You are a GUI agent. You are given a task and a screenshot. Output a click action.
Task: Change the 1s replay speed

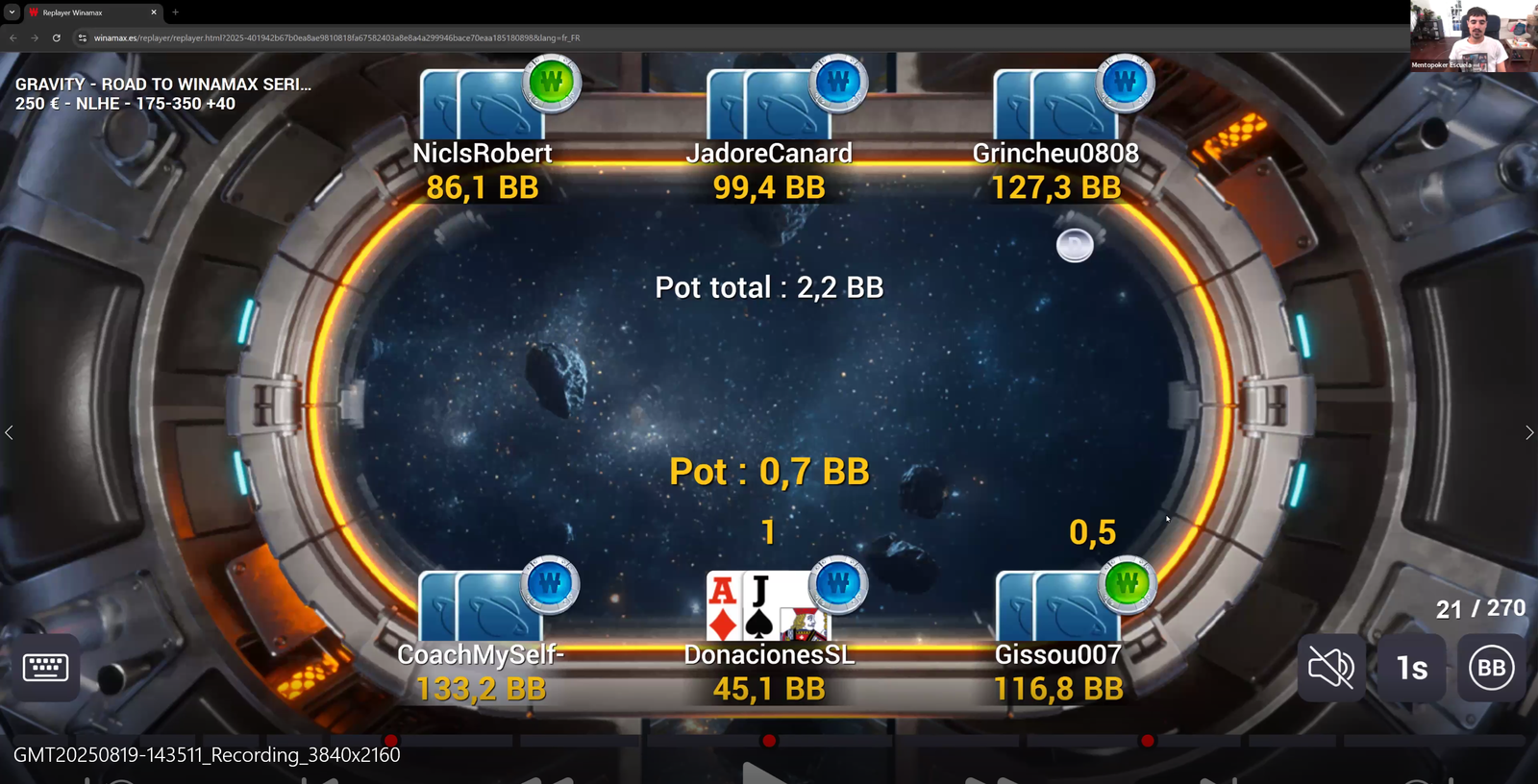point(1411,667)
